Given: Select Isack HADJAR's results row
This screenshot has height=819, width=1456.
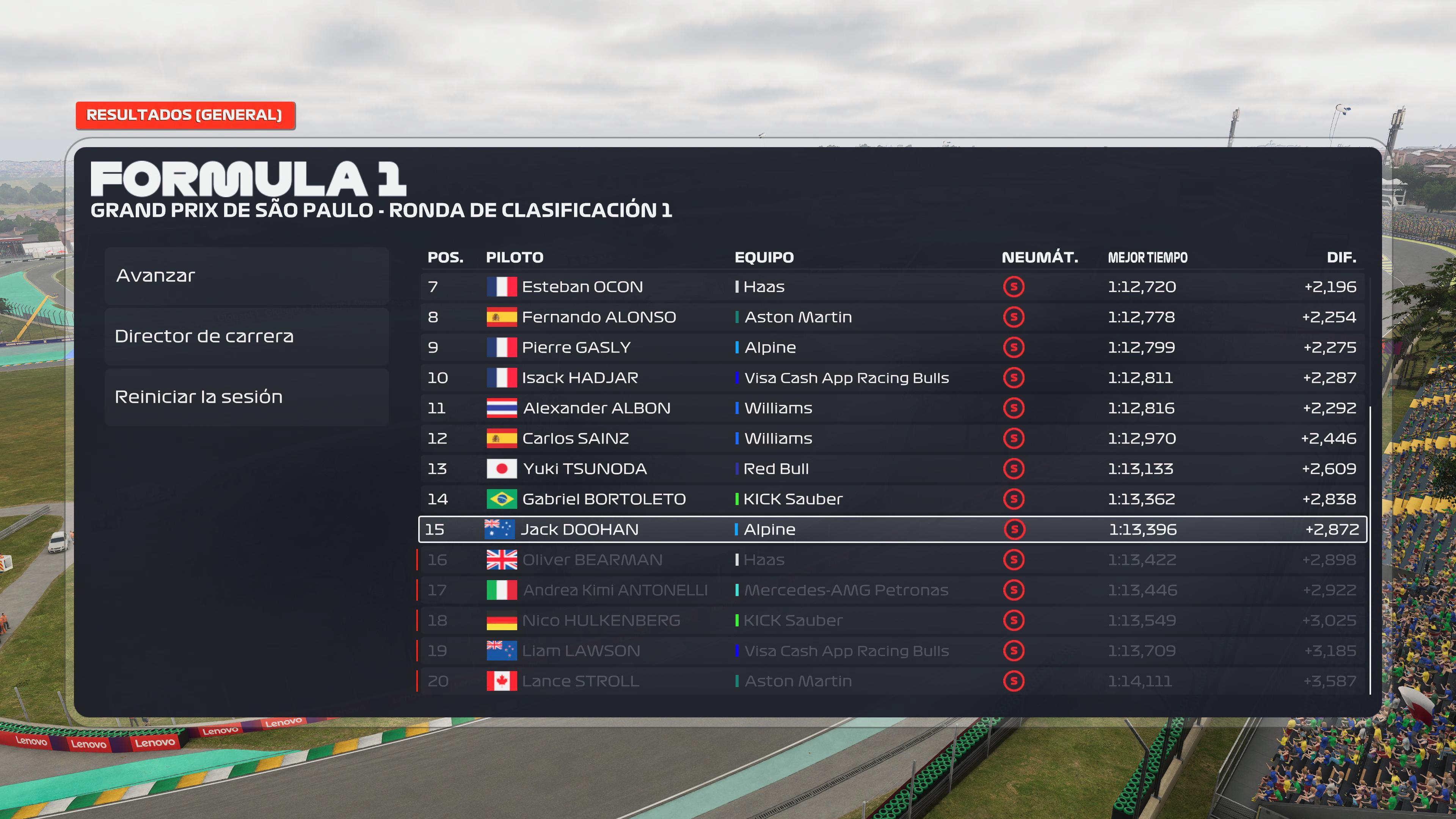Looking at the screenshot, I should pyautogui.click(x=892, y=378).
